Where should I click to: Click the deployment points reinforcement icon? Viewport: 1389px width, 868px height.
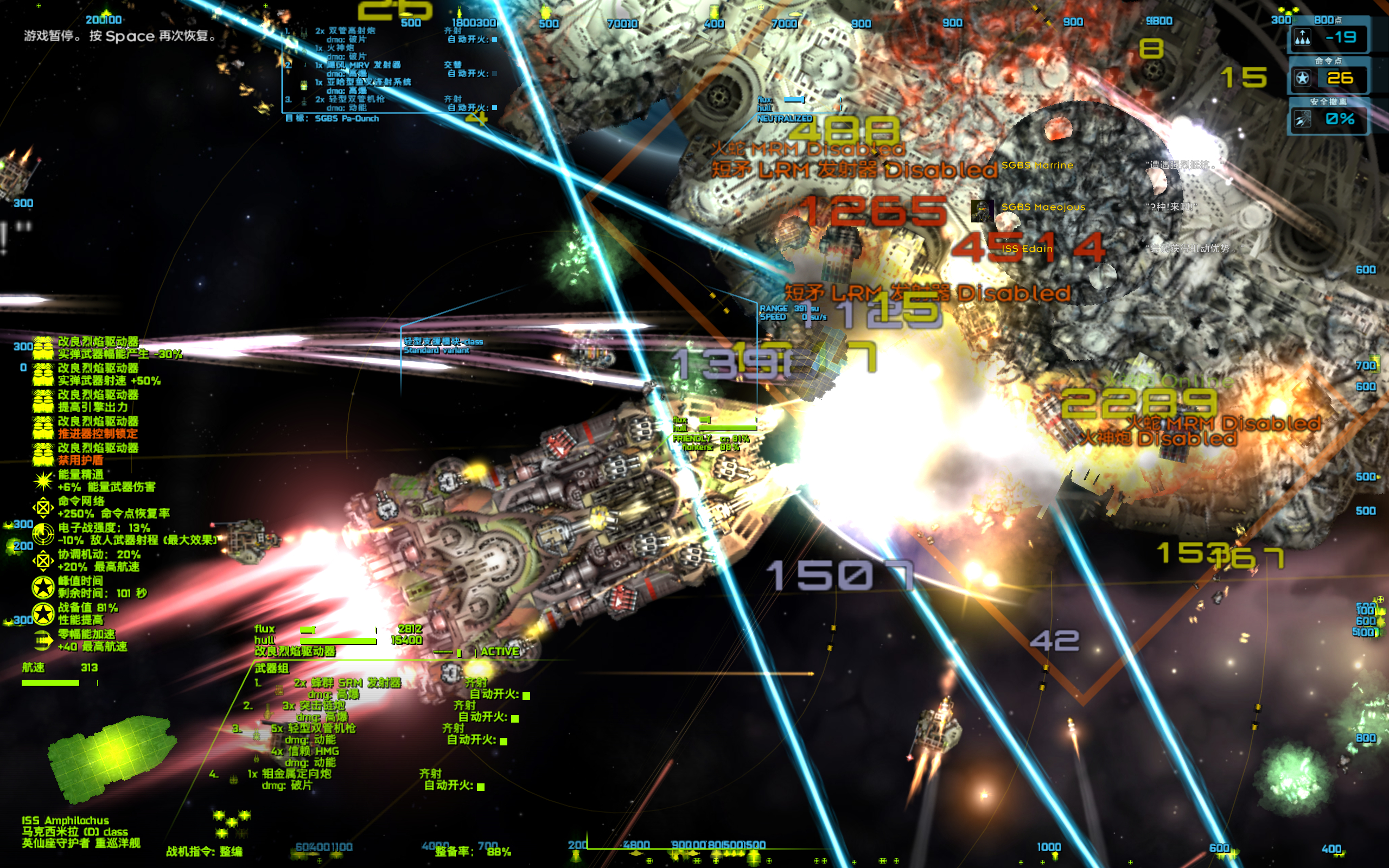(1302, 38)
